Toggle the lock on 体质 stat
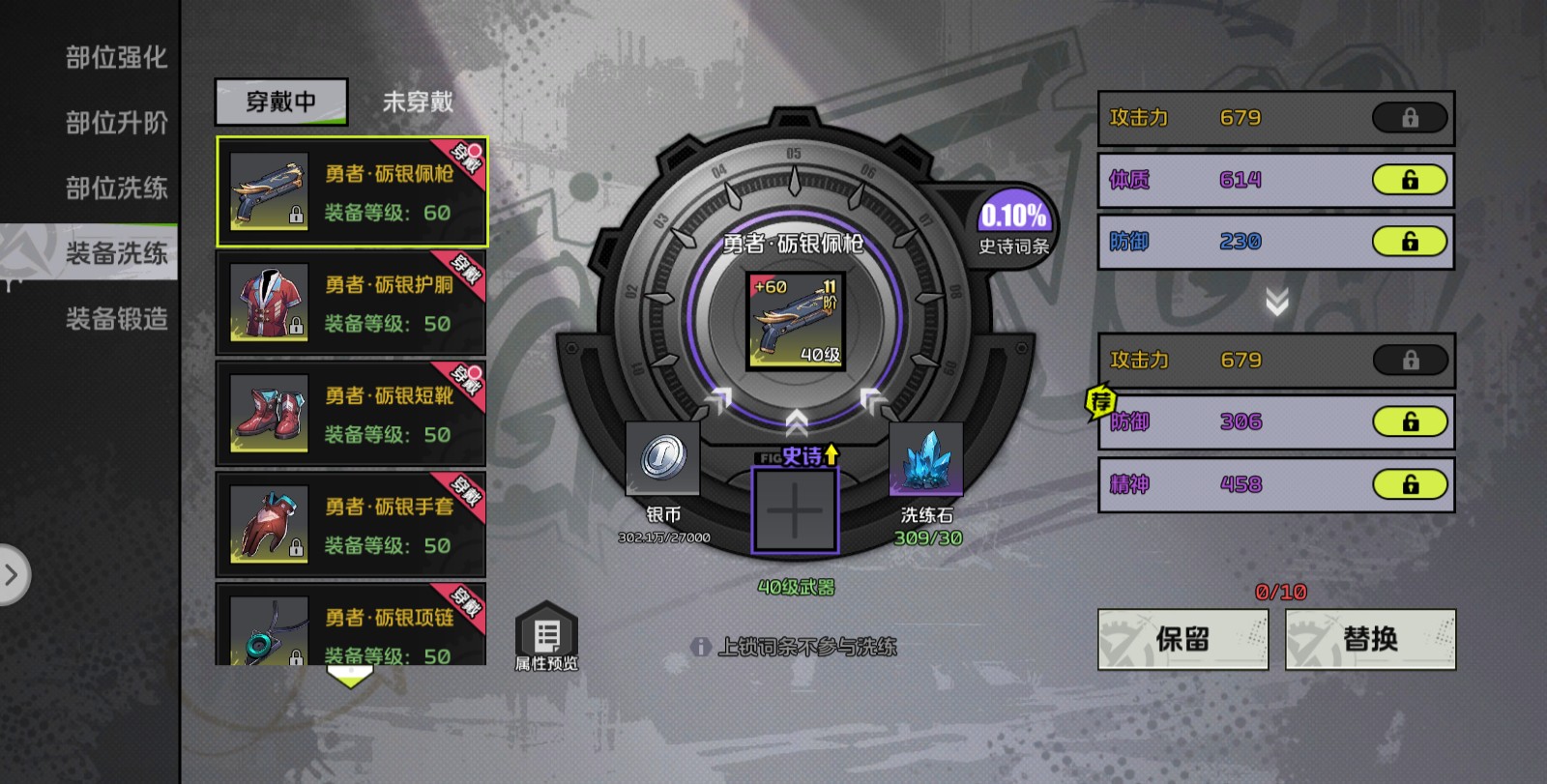 (x=1410, y=180)
